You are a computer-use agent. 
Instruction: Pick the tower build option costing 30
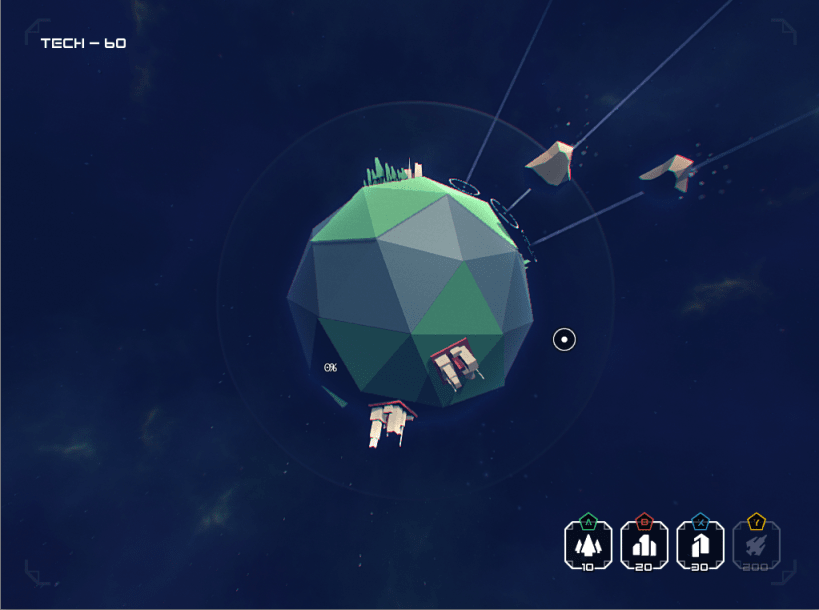[700, 545]
